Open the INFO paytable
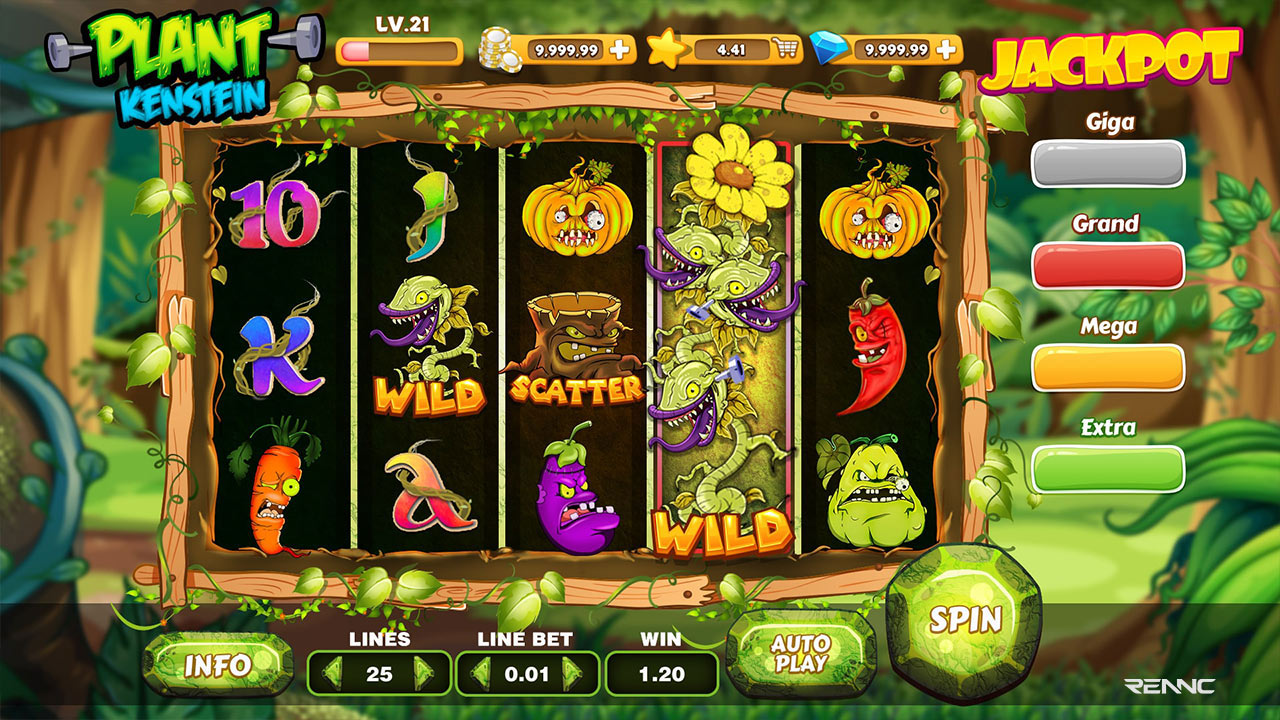 click(218, 665)
